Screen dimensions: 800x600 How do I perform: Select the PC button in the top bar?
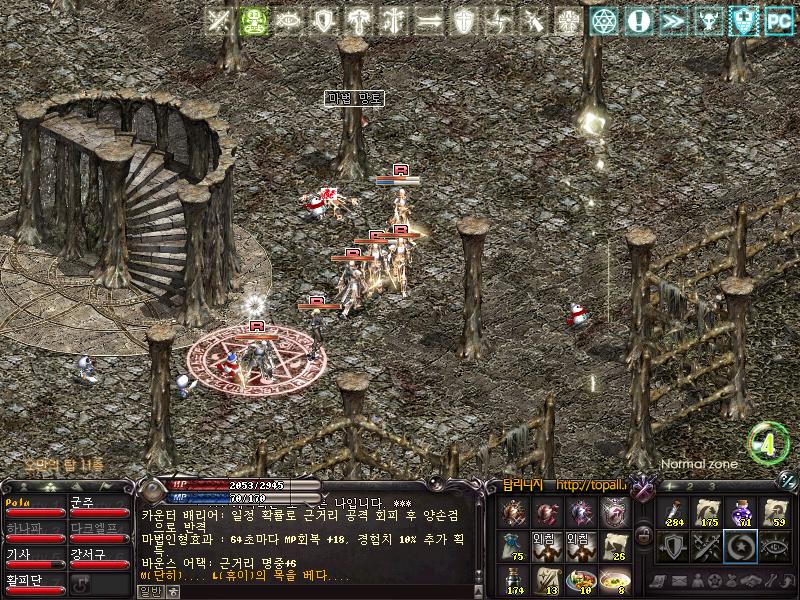[x=776, y=20]
